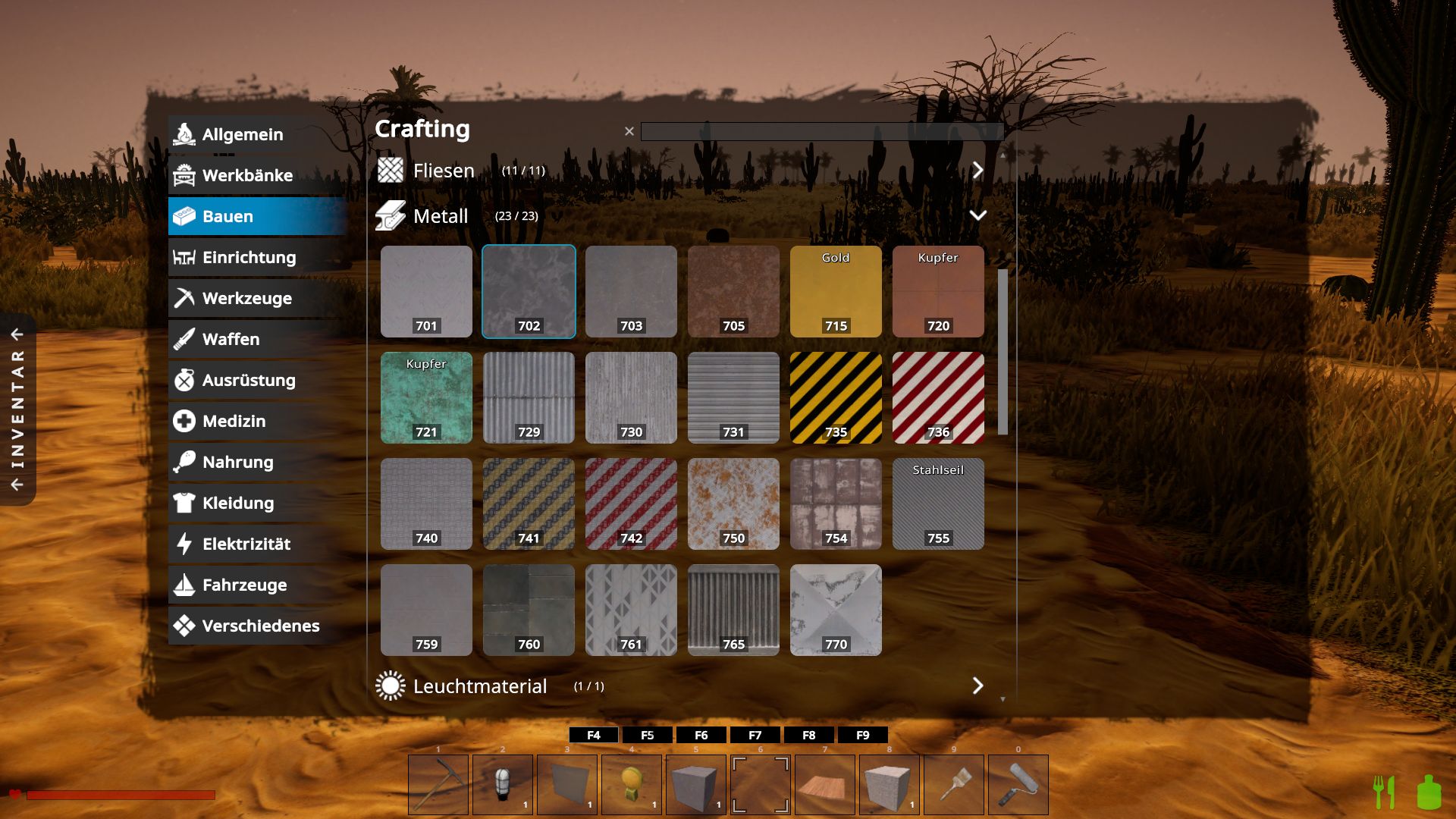Viewport: 1456px width, 819px height.
Task: Open the Inventar side panel
Action: coord(17,409)
